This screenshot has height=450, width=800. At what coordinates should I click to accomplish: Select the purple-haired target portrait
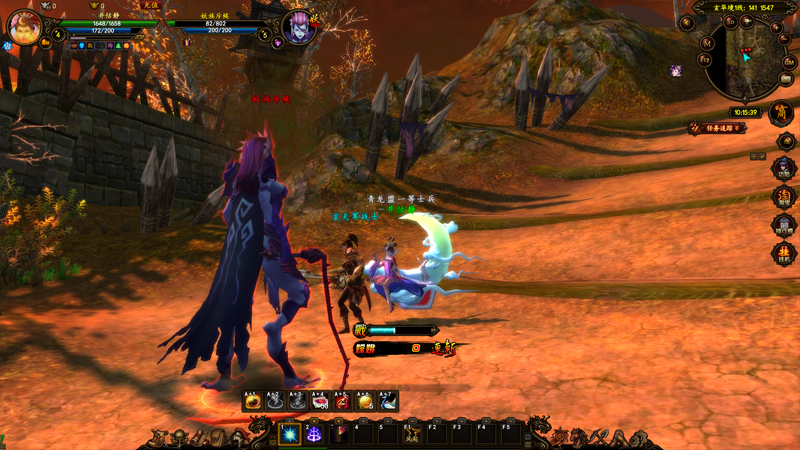pyautogui.click(x=298, y=27)
